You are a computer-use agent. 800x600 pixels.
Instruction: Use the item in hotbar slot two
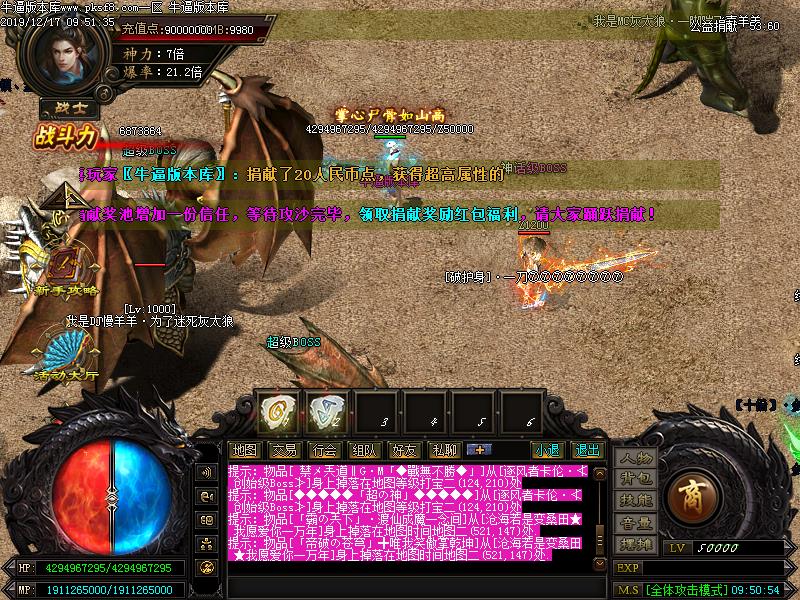[x=324, y=410]
